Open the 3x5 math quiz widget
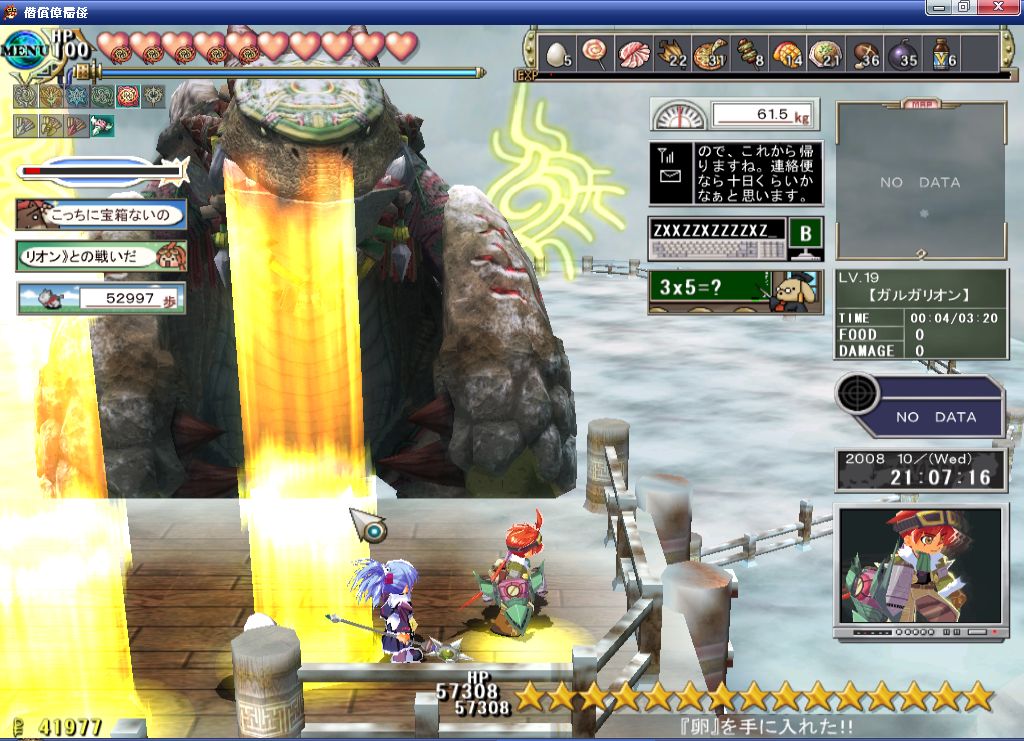Viewport: 1024px width, 741px height. pyautogui.click(x=733, y=291)
